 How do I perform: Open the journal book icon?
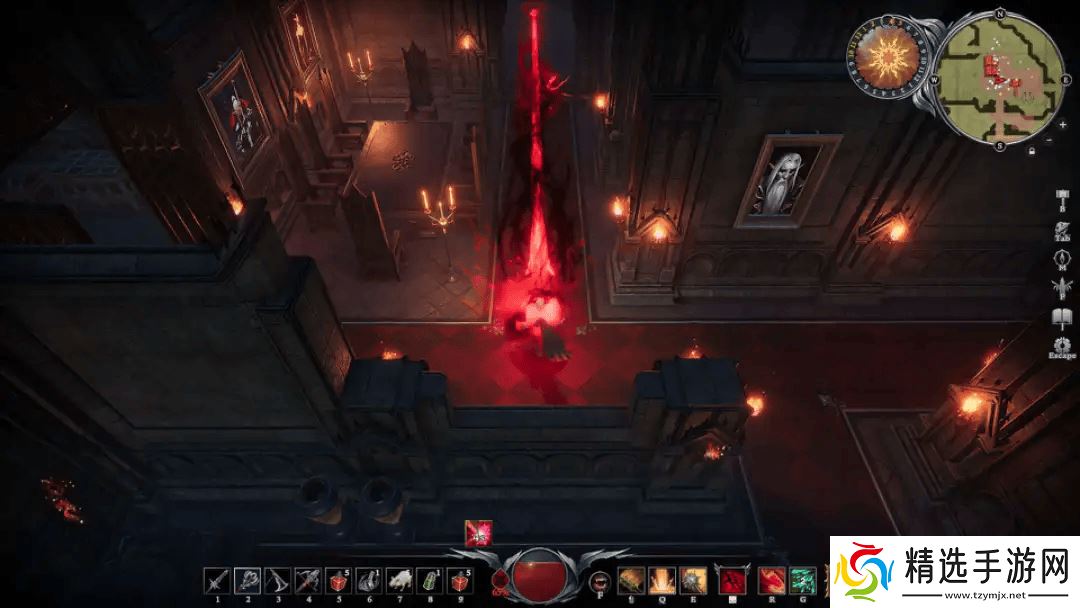coord(1062,319)
